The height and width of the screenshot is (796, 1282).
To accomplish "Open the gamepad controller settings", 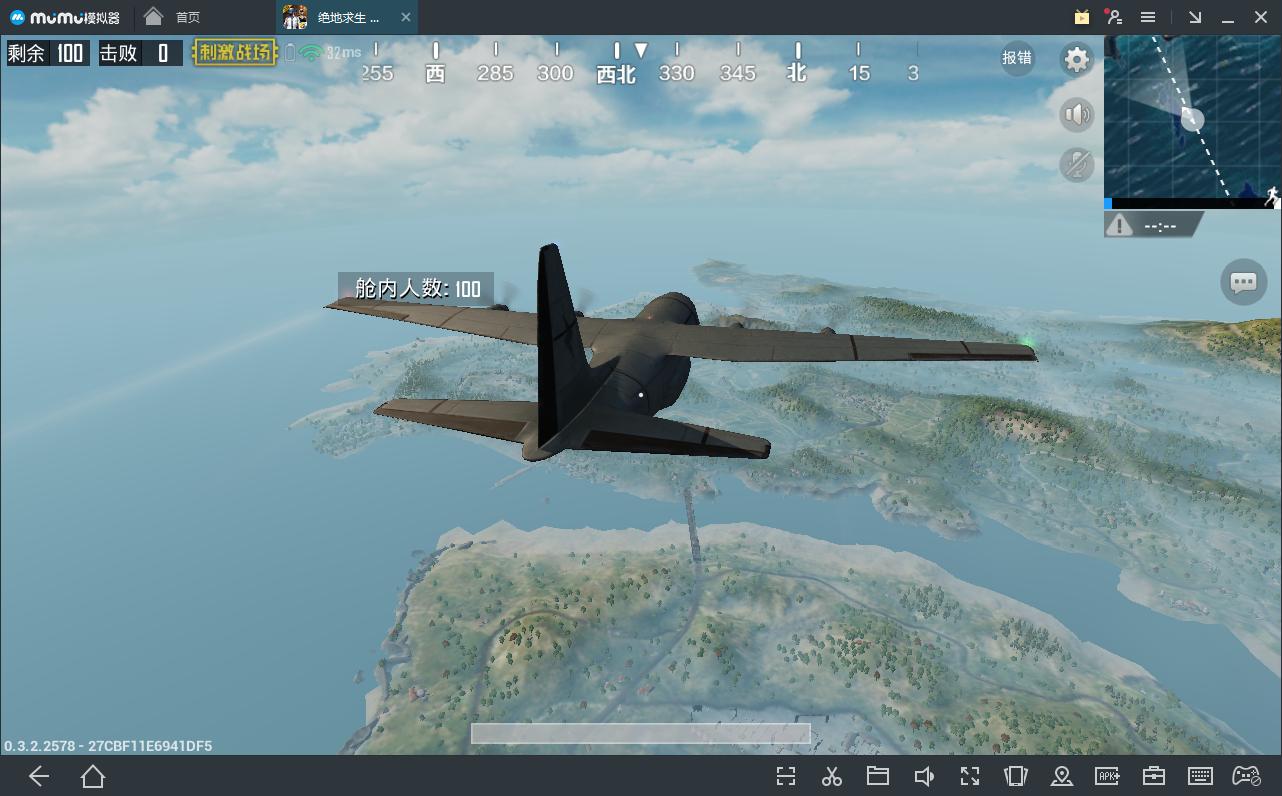I will pyautogui.click(x=1246, y=776).
